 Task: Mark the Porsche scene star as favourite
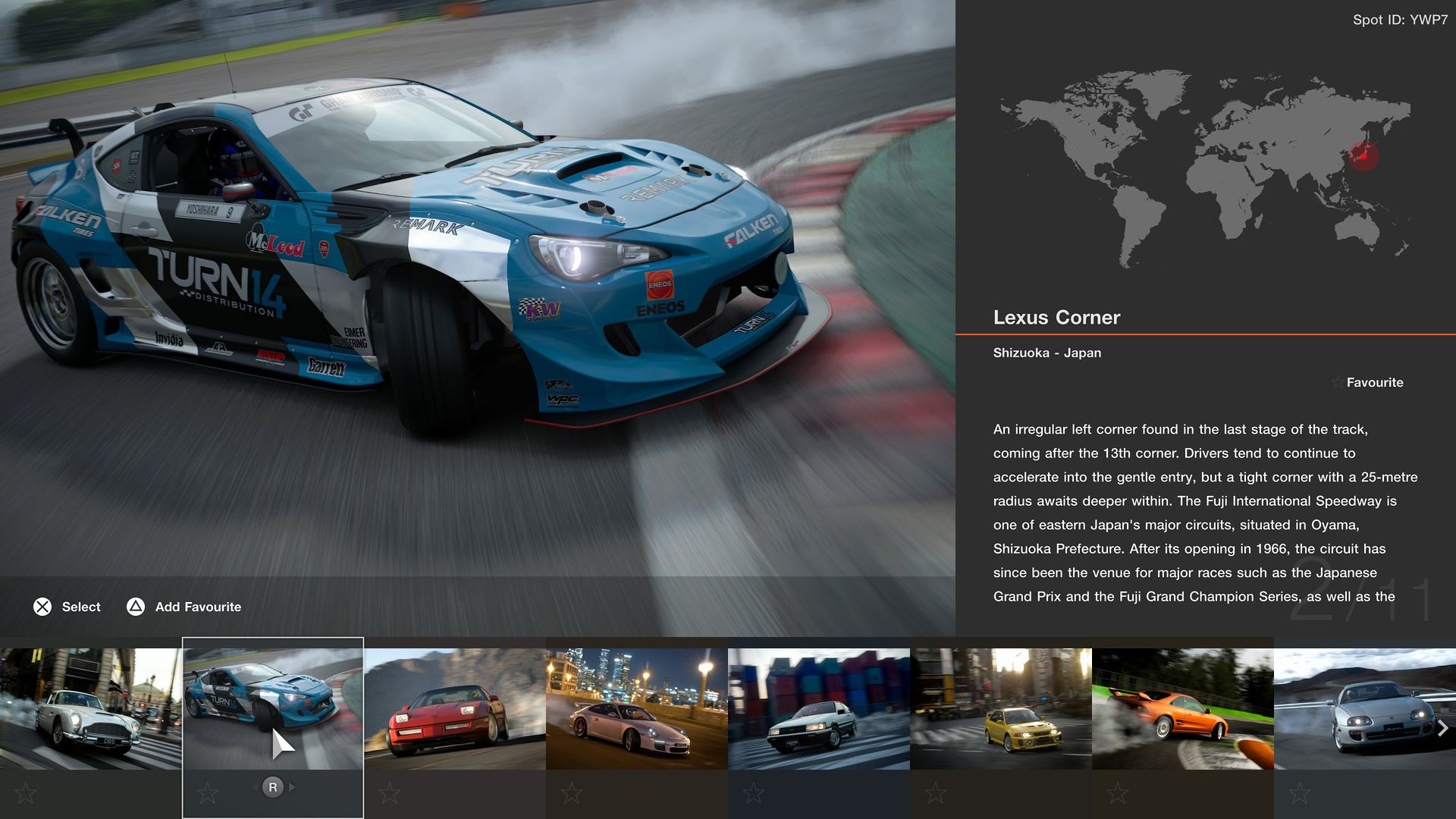pos(572,793)
